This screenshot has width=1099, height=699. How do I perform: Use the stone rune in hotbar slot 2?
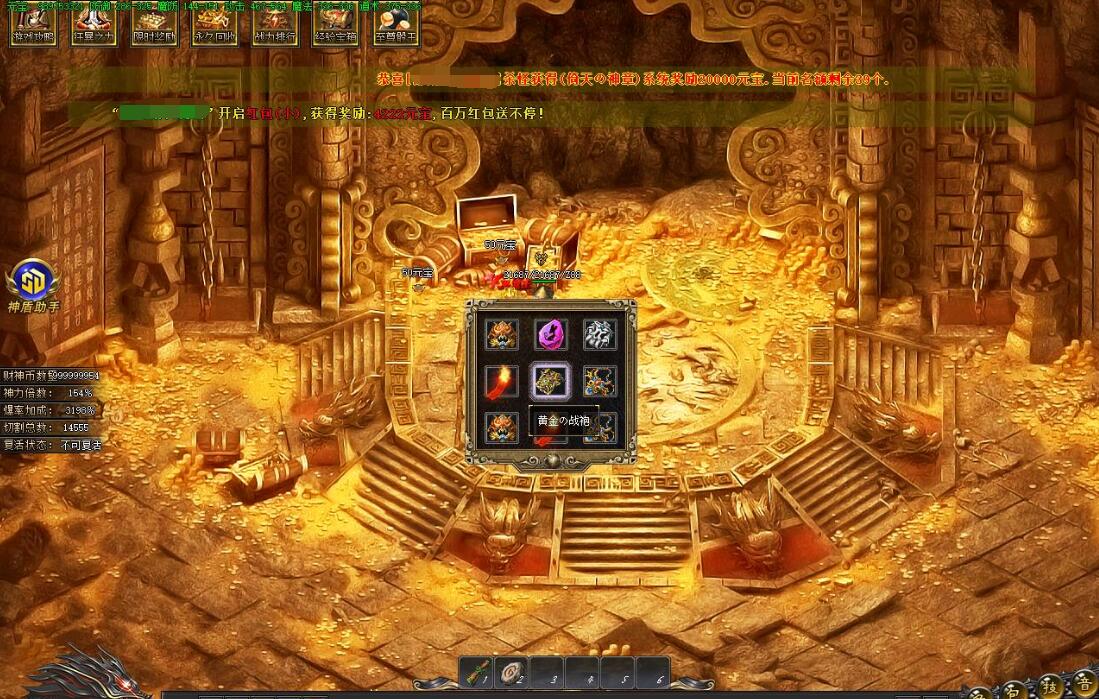tap(515, 674)
